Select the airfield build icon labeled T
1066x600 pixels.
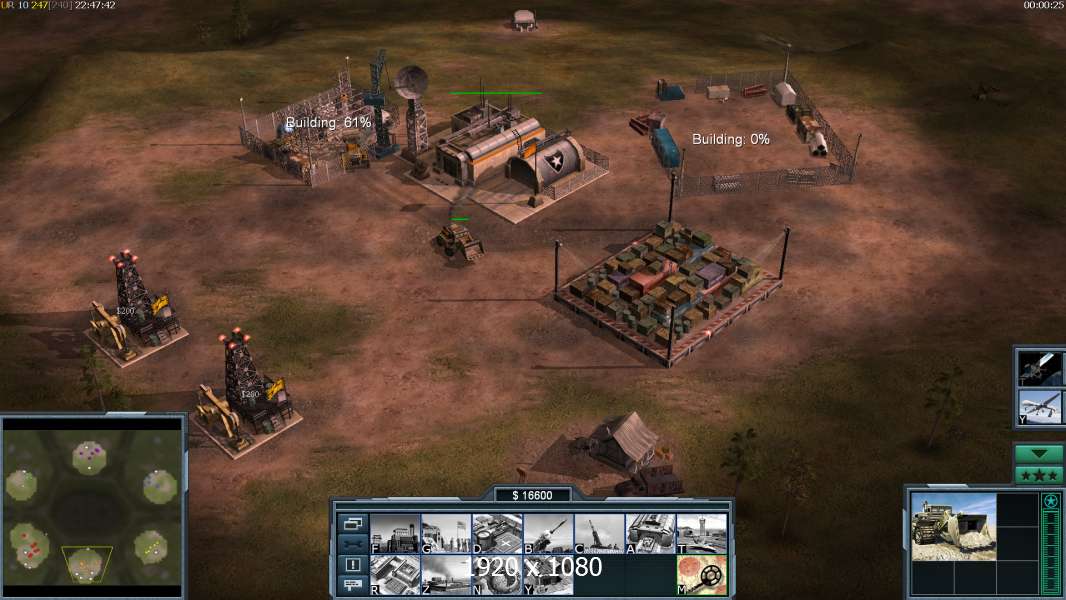click(x=701, y=533)
